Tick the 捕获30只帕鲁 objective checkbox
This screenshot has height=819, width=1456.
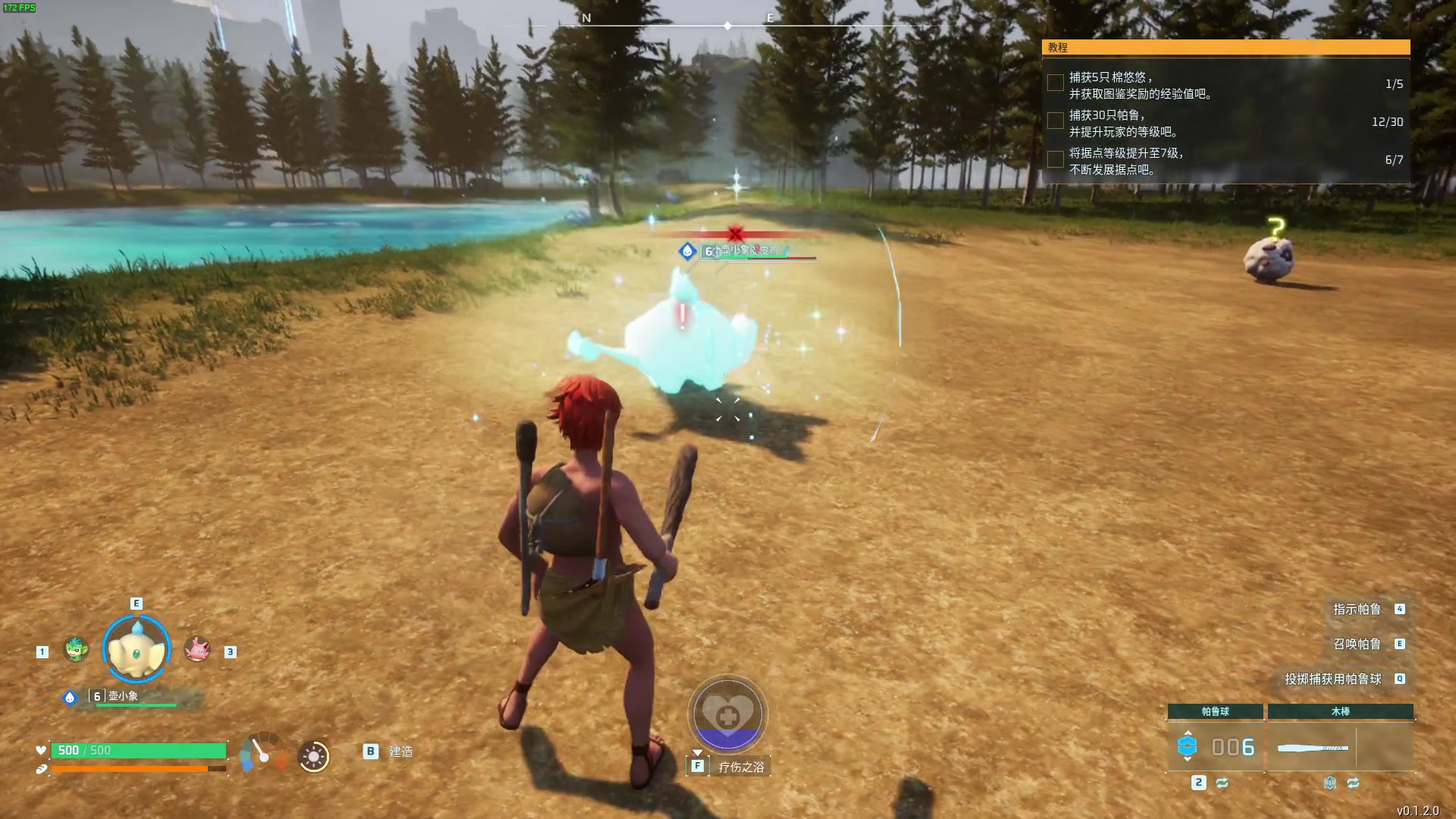(1055, 121)
